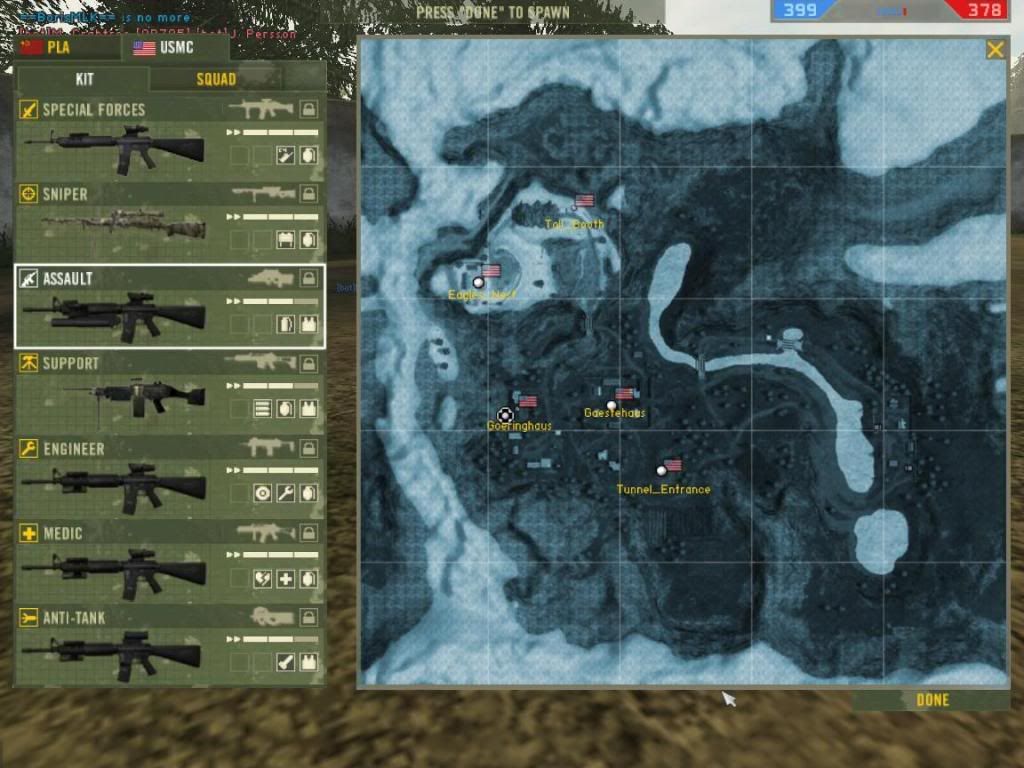Choose the Goeringhaus spawn point

pos(505,414)
